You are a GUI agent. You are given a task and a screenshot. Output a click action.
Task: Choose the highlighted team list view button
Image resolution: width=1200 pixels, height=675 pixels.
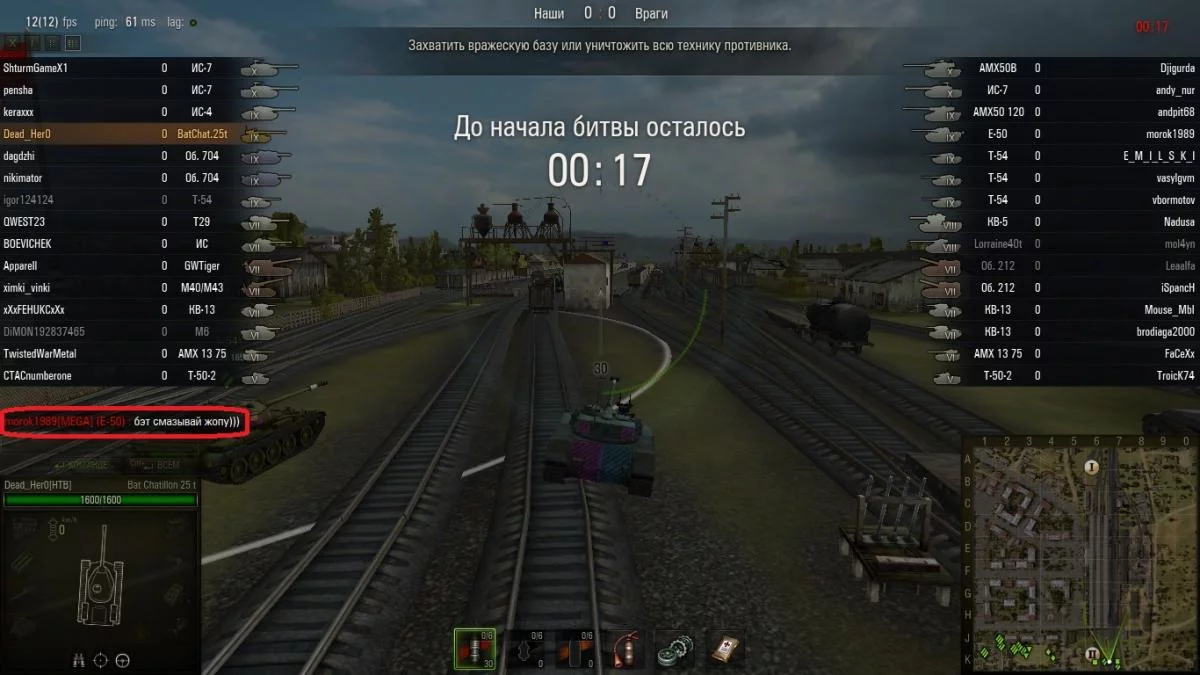click(x=75, y=43)
